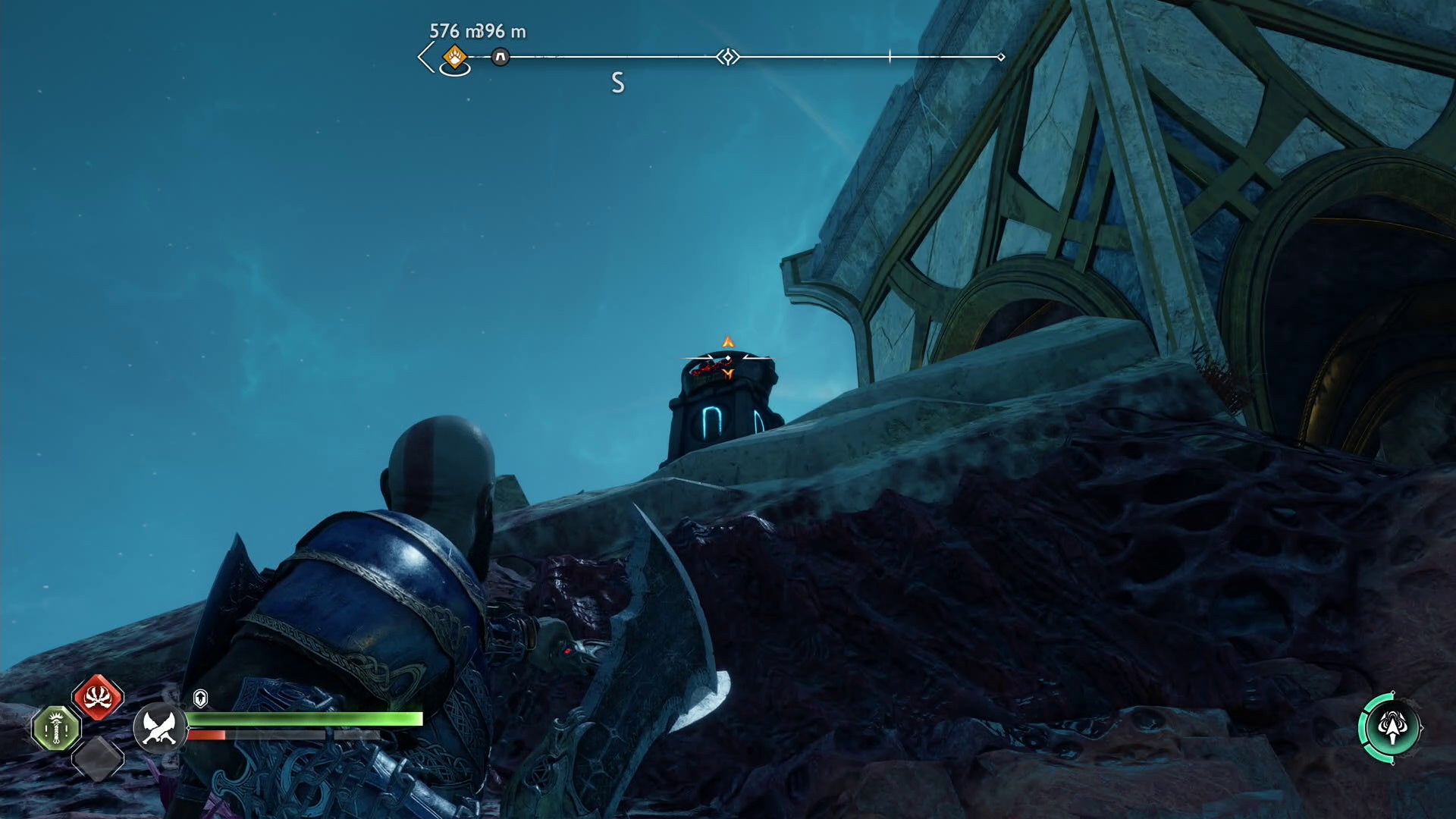Screen dimensions: 1456x819
Task: Activate the red runic attack icon
Action: (x=98, y=697)
